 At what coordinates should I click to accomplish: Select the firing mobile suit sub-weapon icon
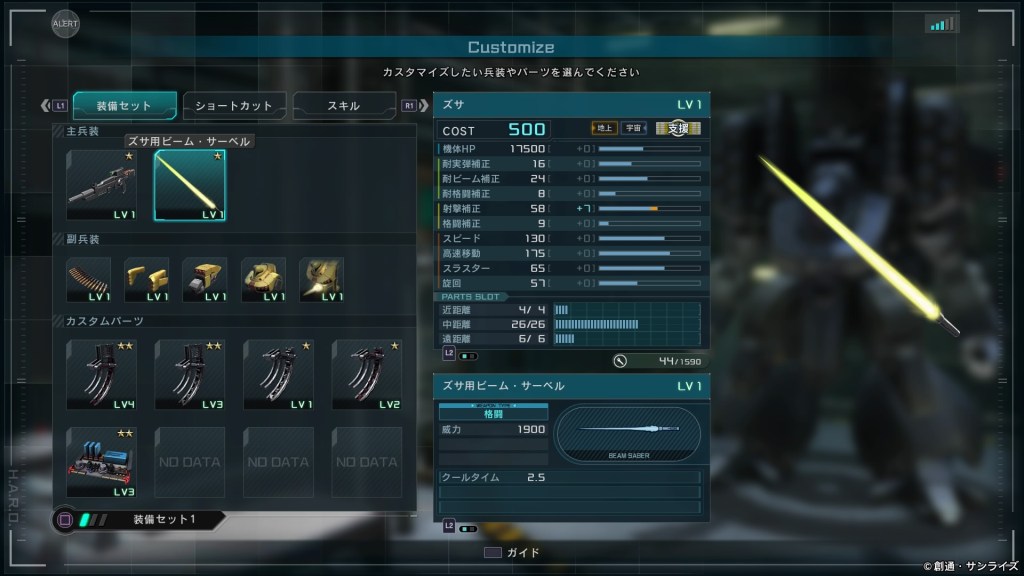[321, 279]
